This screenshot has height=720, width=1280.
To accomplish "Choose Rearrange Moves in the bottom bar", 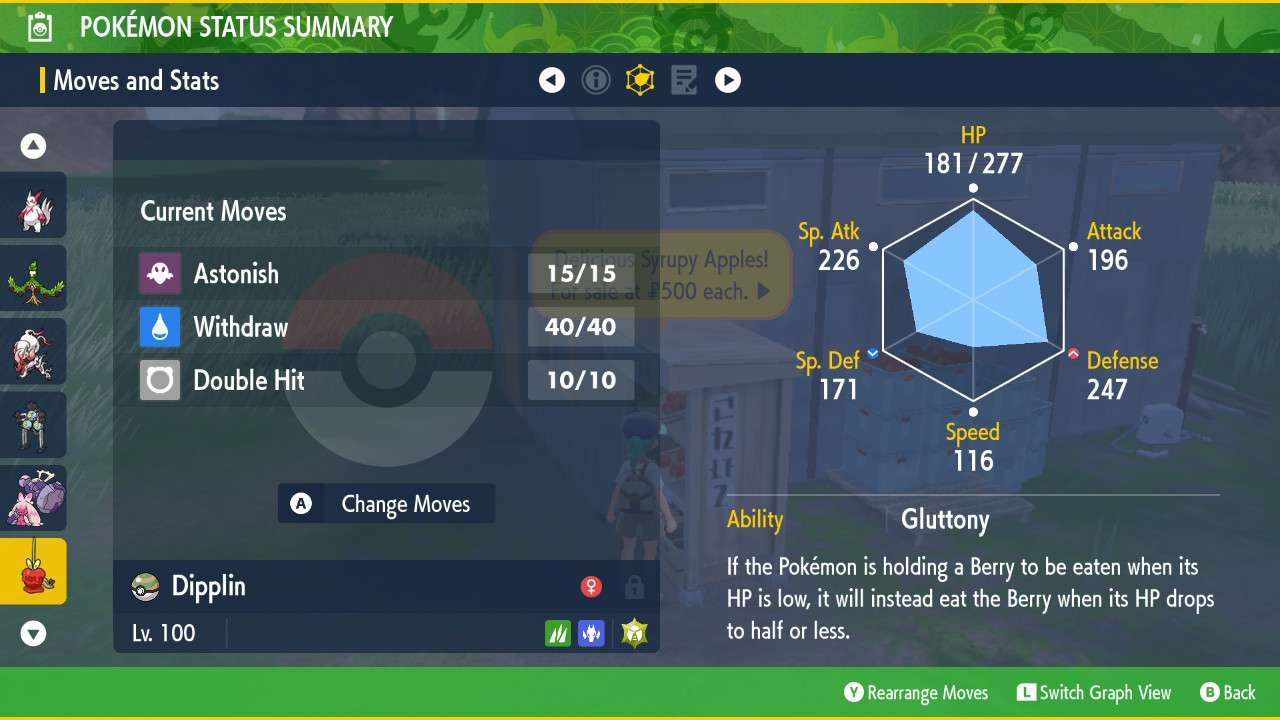I will [x=916, y=693].
